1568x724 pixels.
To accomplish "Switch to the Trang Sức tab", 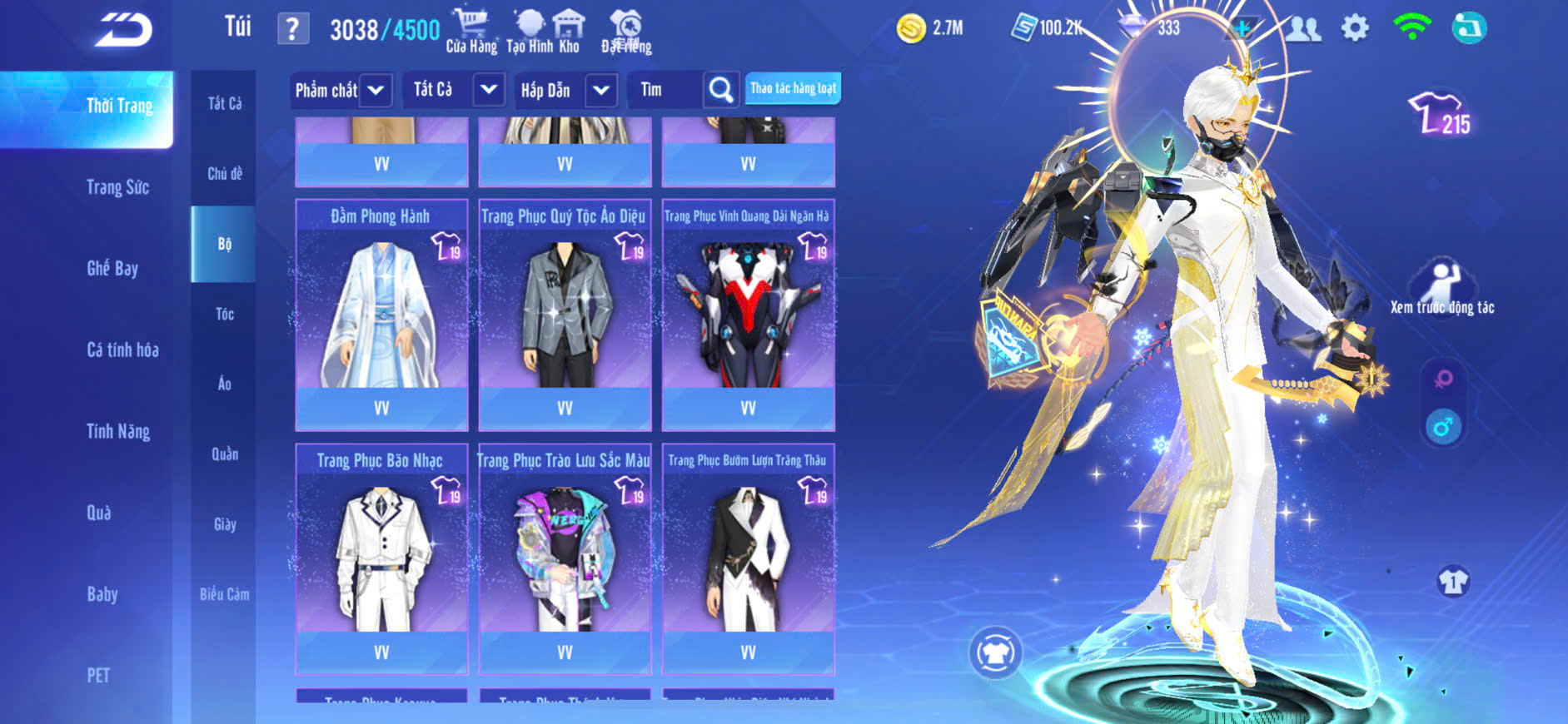I will pos(117,187).
